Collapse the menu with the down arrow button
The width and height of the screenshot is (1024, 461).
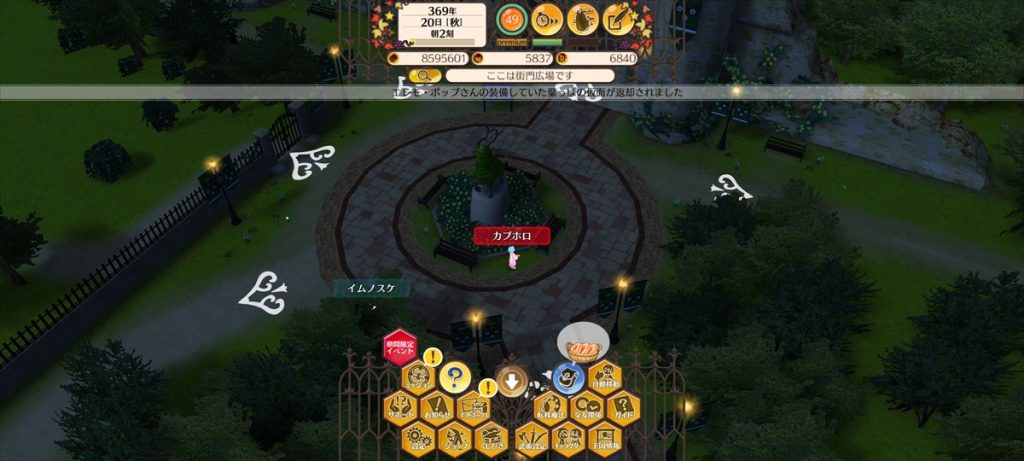pyautogui.click(x=511, y=380)
